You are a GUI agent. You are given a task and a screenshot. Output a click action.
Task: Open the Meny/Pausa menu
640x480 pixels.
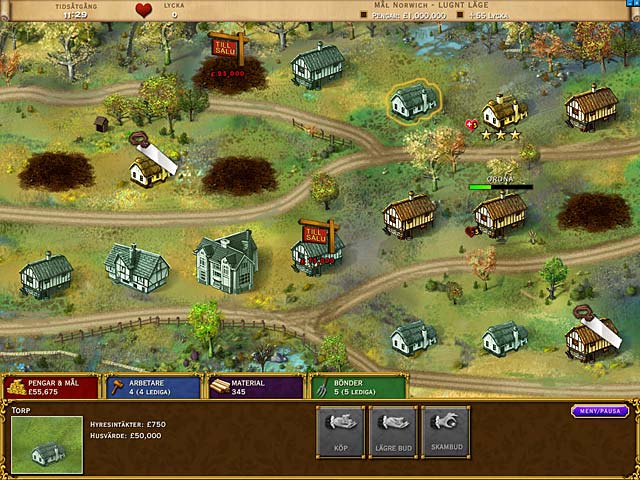(x=600, y=411)
